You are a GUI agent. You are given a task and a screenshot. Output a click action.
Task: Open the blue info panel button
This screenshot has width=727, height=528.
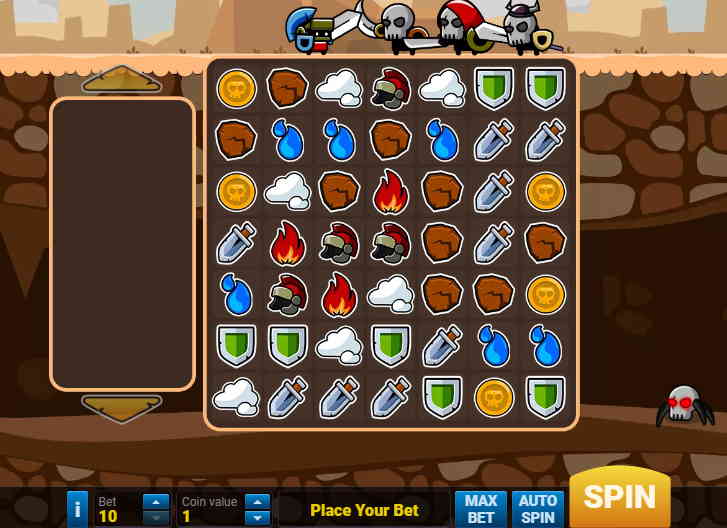point(78,509)
